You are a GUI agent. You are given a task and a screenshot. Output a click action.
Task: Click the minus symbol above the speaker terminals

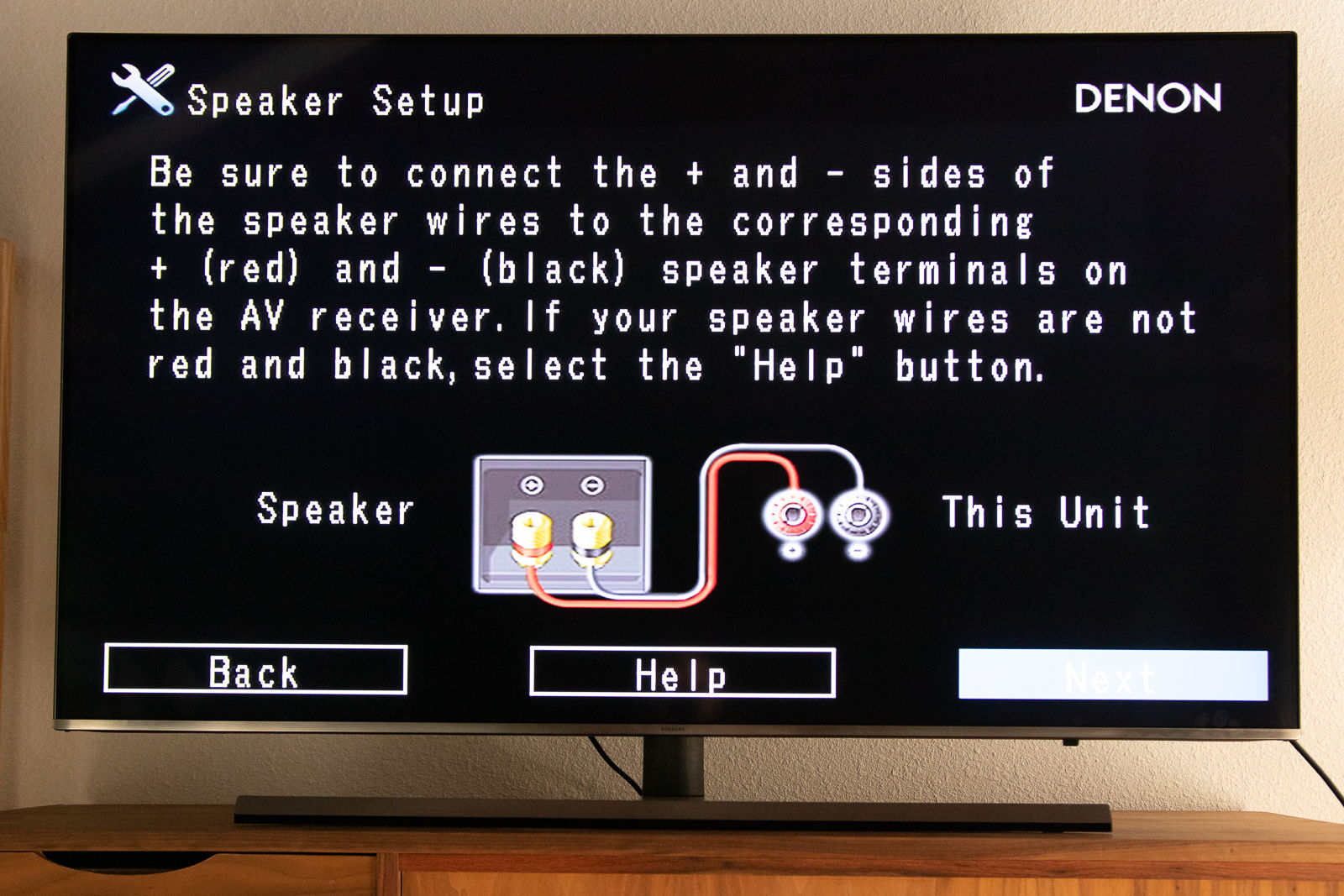[x=592, y=484]
